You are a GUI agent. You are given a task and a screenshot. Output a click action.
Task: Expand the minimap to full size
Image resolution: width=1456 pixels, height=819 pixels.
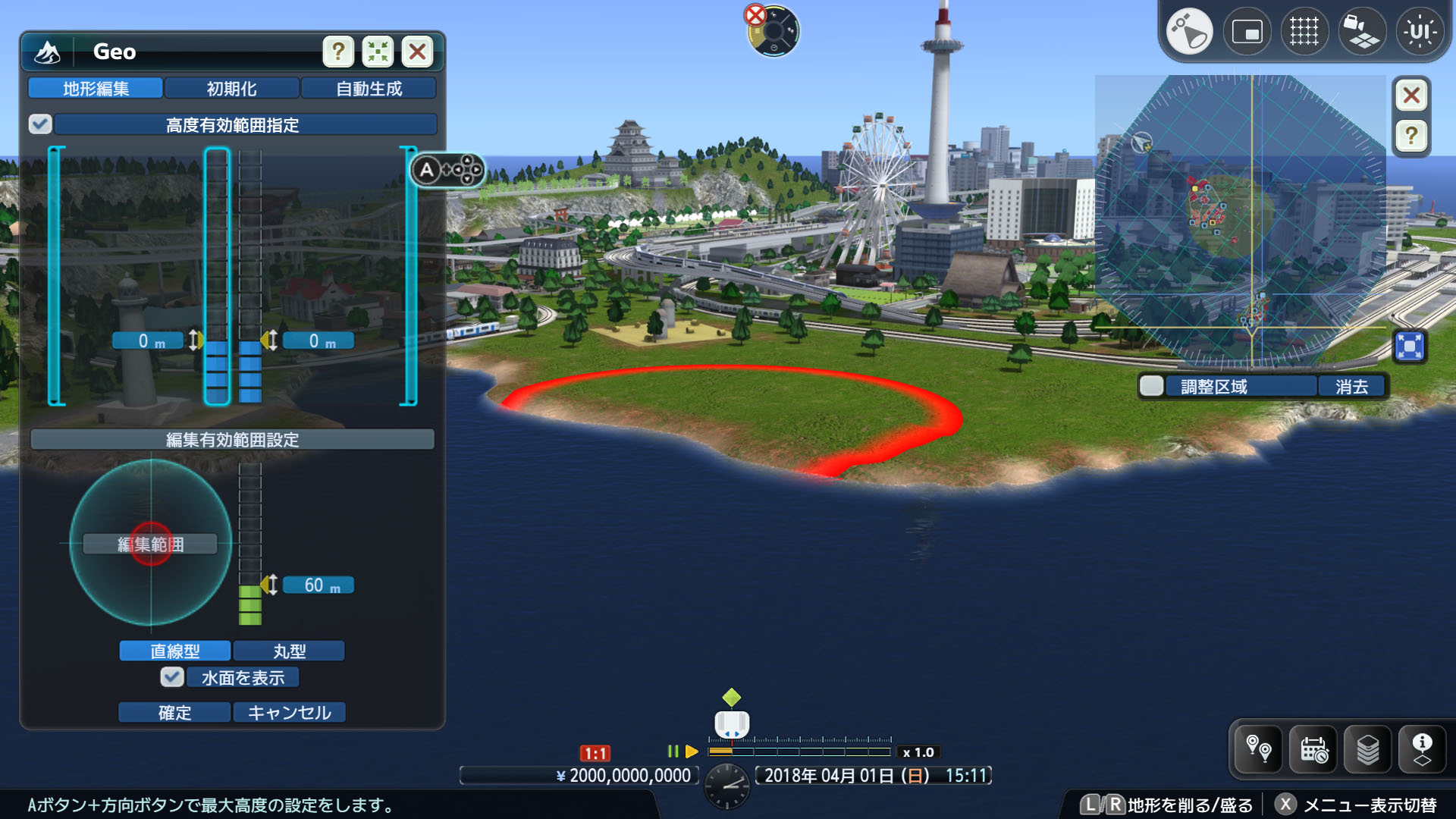tap(1410, 347)
